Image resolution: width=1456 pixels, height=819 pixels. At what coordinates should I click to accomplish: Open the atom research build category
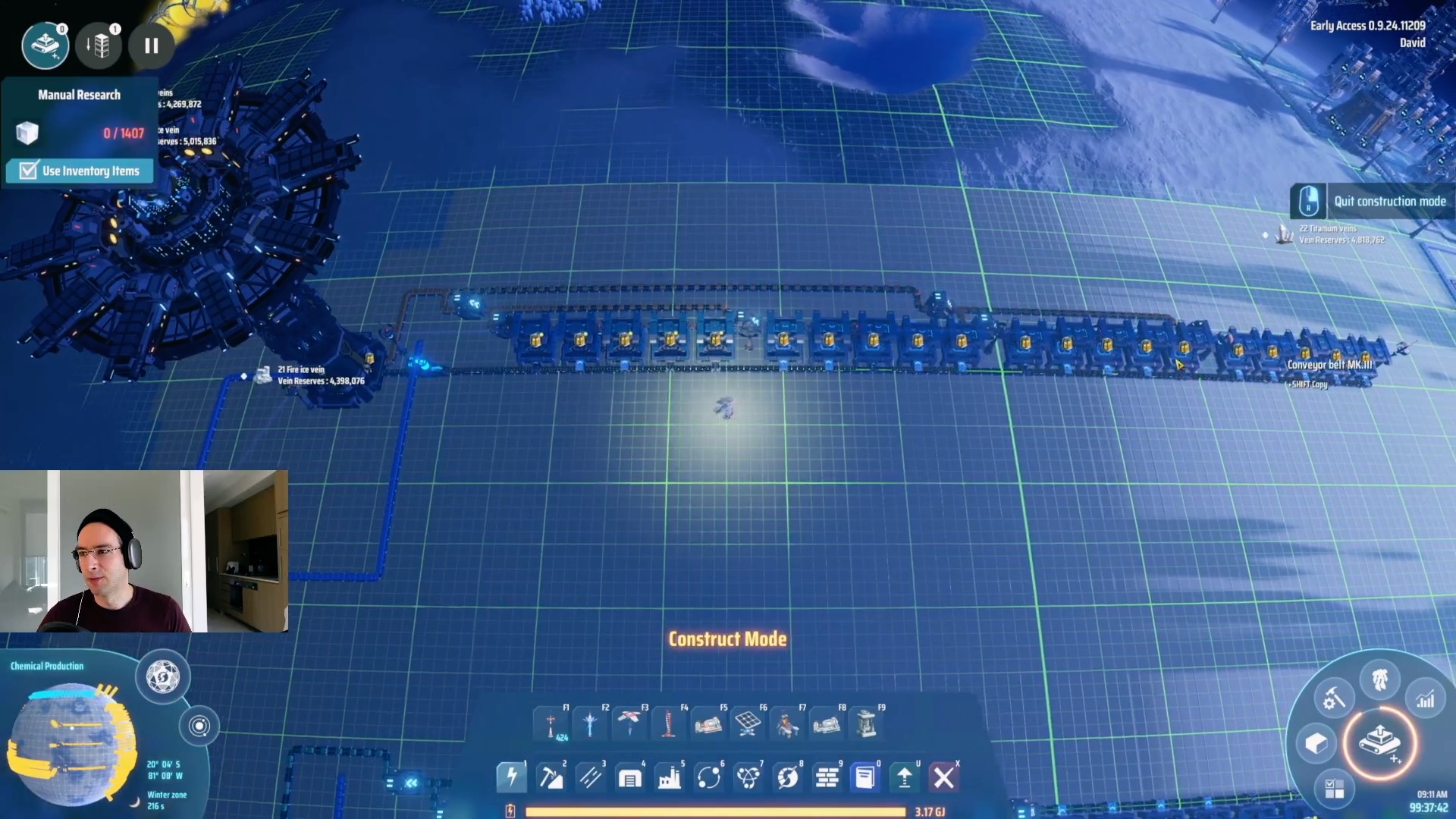coord(748,777)
